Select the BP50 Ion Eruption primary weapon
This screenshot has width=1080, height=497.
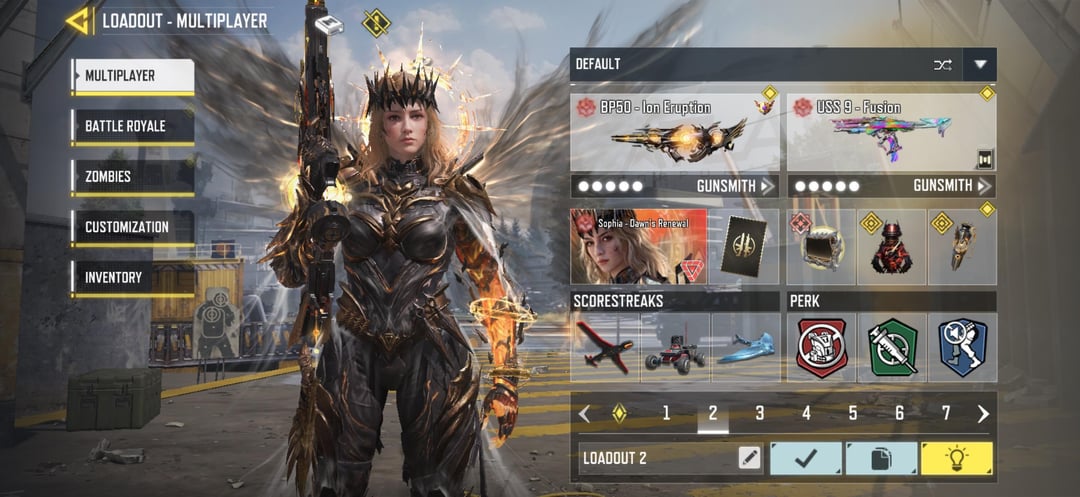674,132
